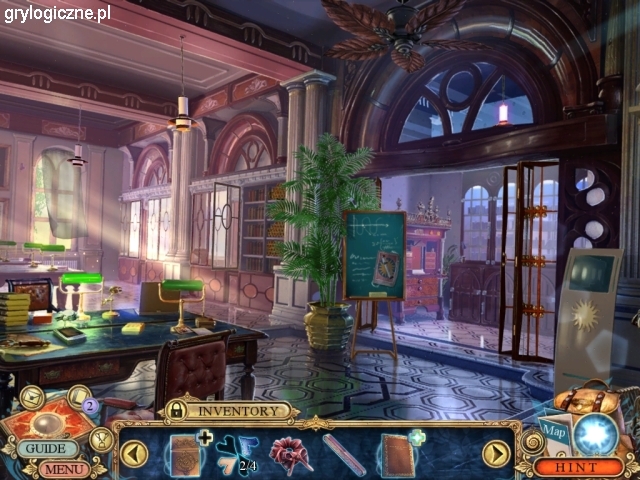Pick the red ribbon bow item
Viewport: 640px width, 480px height.
291,455
